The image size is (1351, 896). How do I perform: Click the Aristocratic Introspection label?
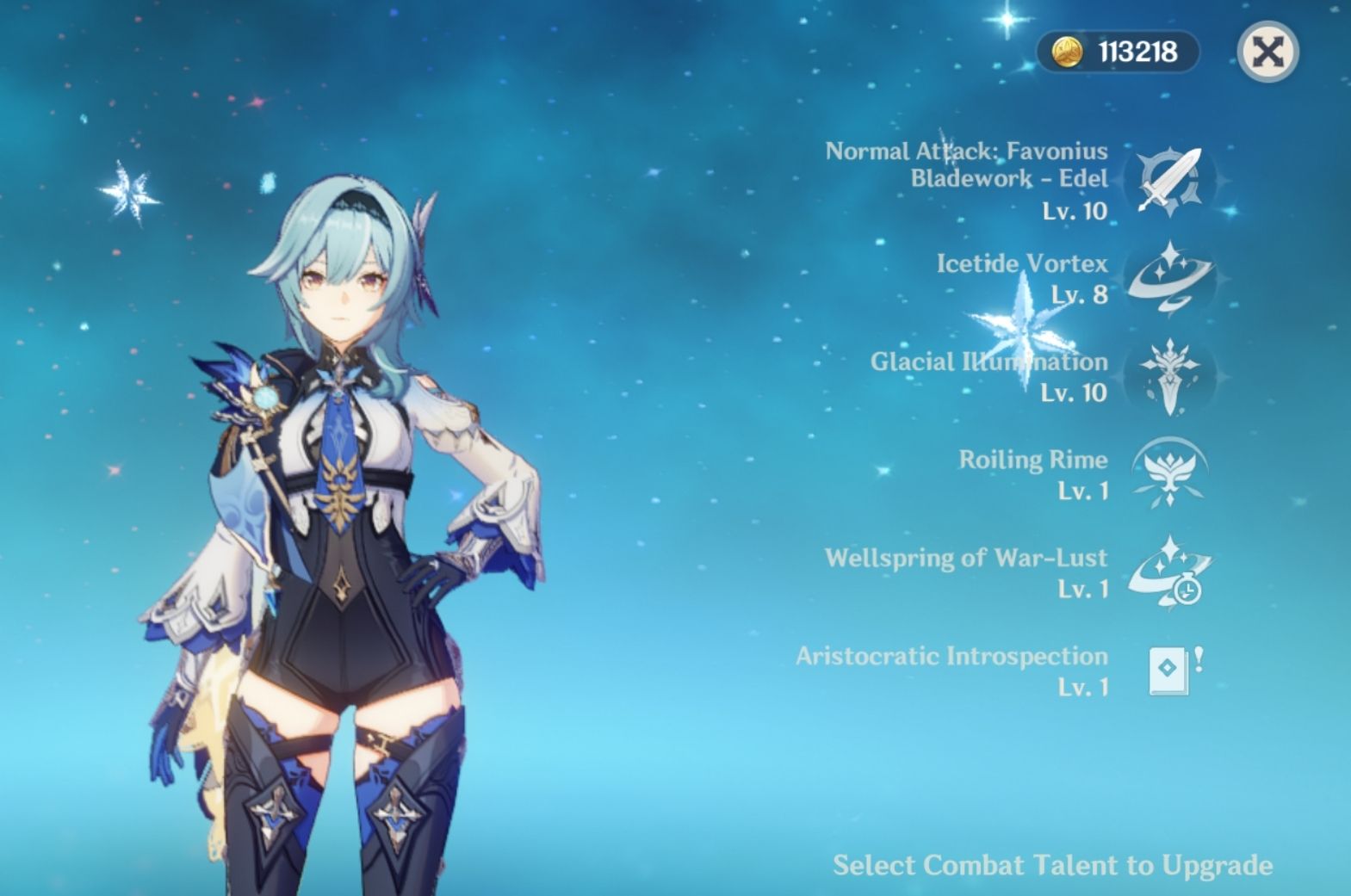click(950, 655)
